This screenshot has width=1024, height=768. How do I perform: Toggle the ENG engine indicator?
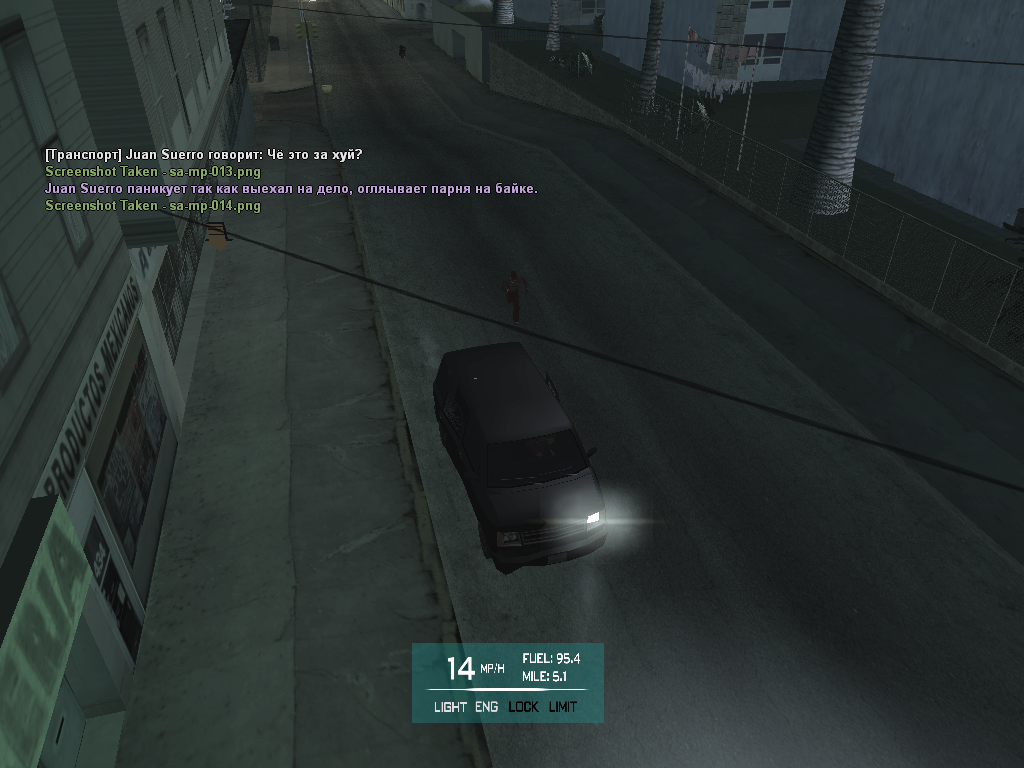click(x=486, y=707)
